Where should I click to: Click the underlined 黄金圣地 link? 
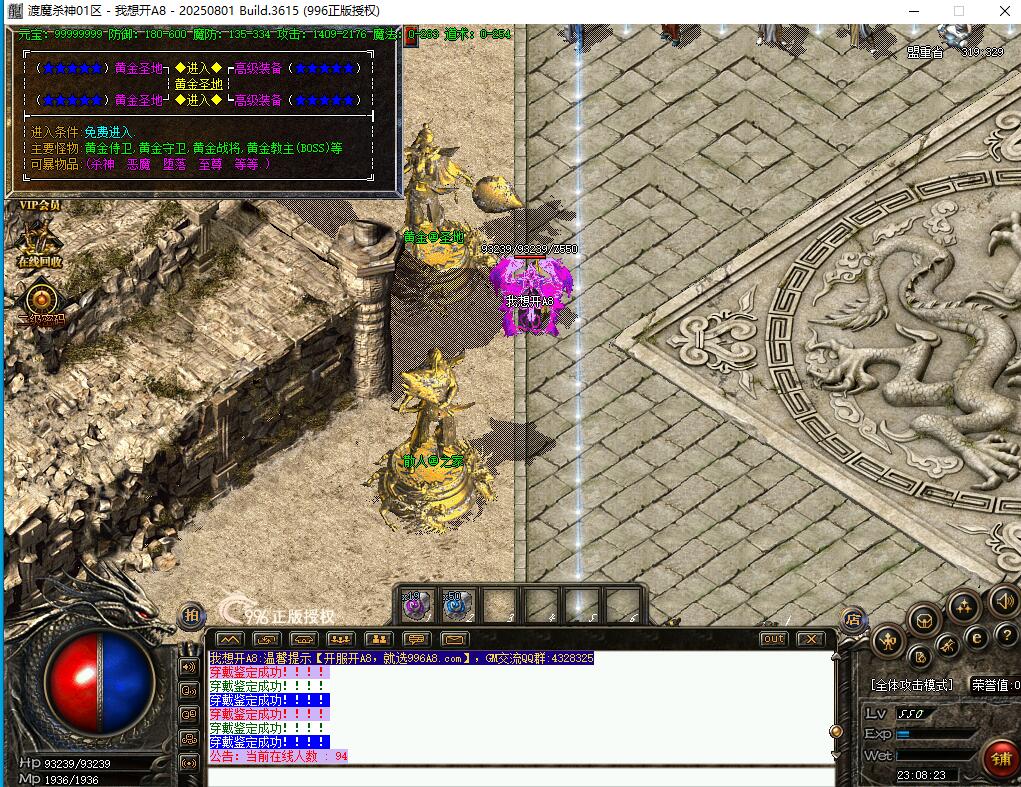pyautogui.click(x=198, y=84)
